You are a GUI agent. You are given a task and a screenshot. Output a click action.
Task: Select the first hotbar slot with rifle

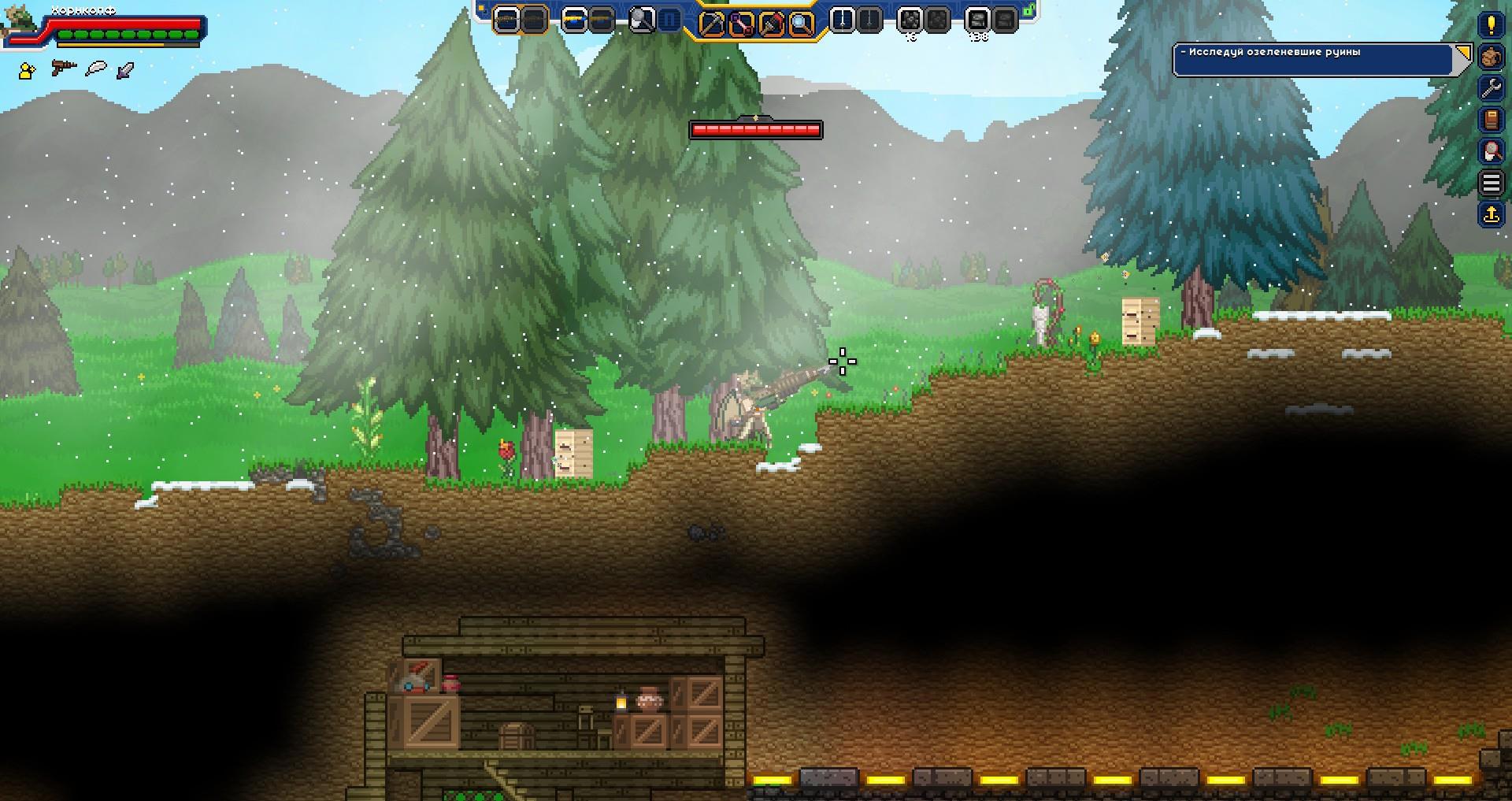coord(506,20)
